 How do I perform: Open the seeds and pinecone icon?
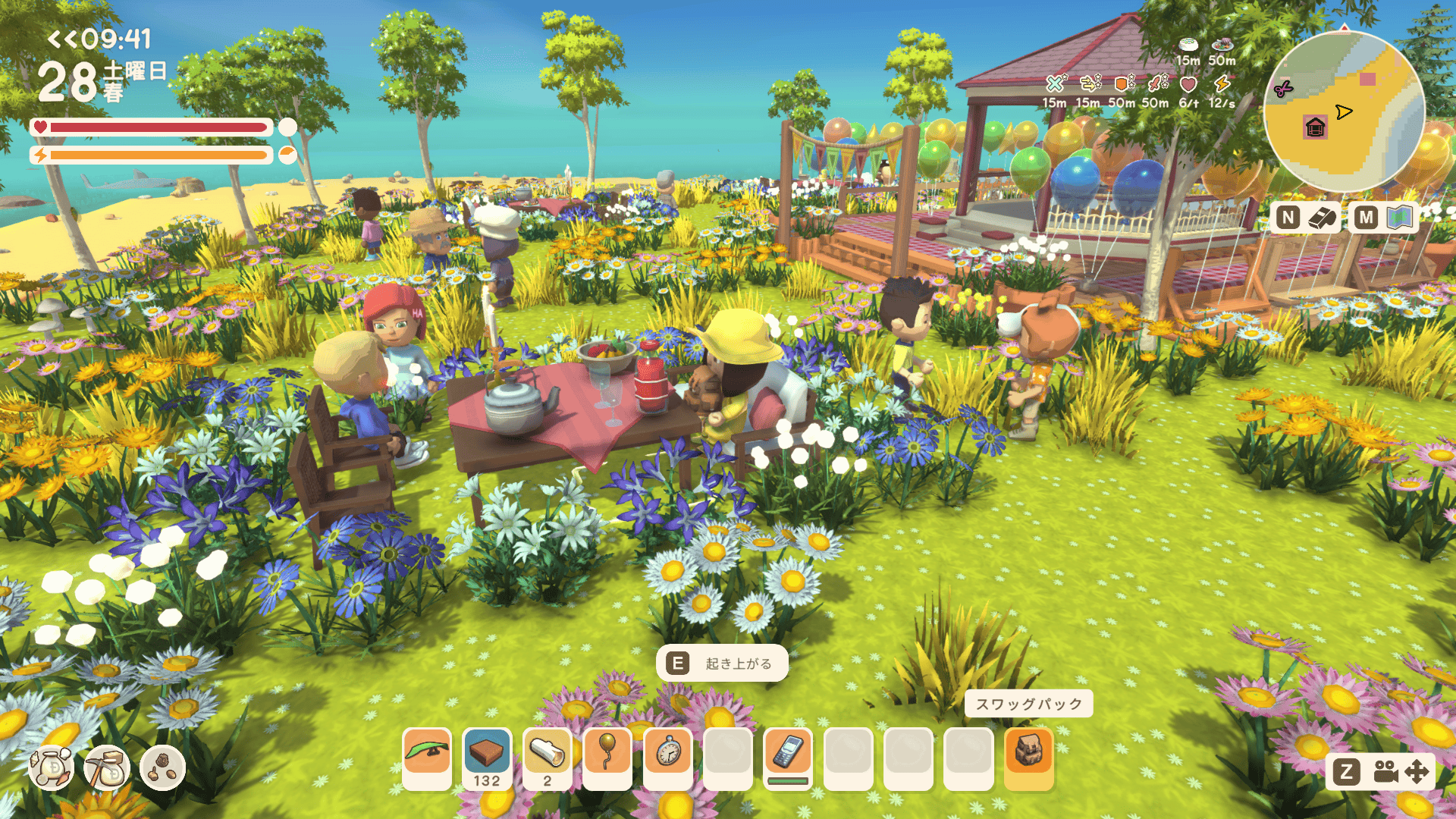point(162,768)
